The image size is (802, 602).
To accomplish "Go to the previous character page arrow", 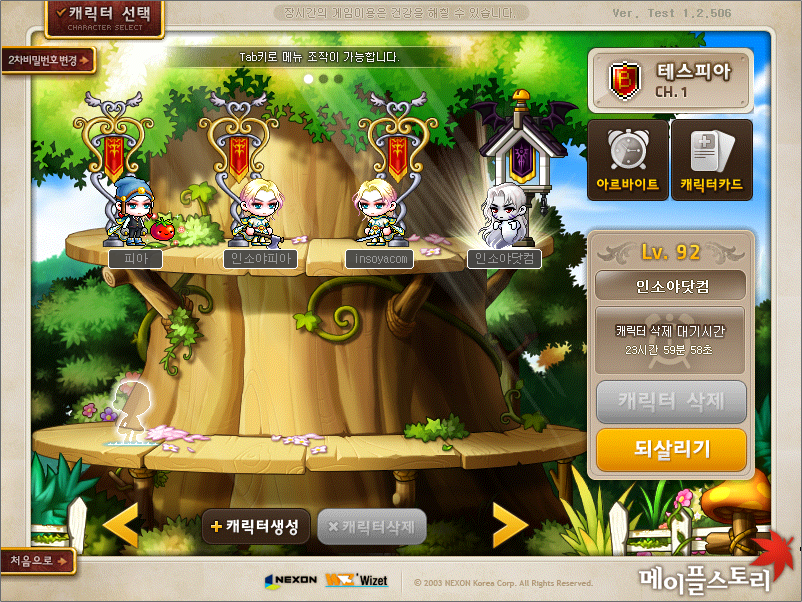I will [x=122, y=526].
